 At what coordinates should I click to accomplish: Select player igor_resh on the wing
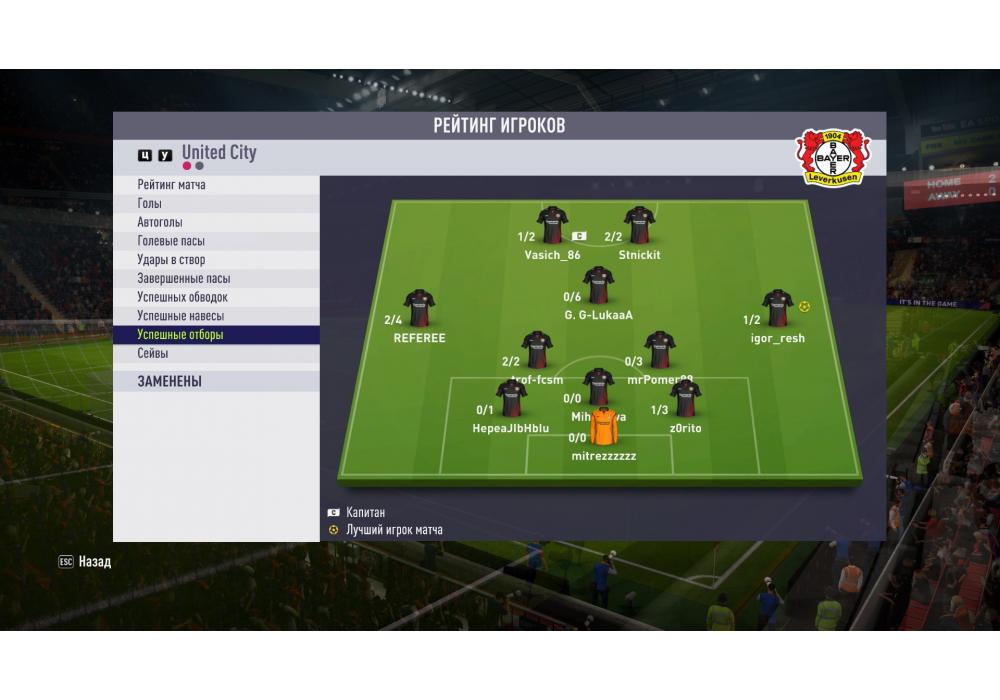(x=777, y=308)
